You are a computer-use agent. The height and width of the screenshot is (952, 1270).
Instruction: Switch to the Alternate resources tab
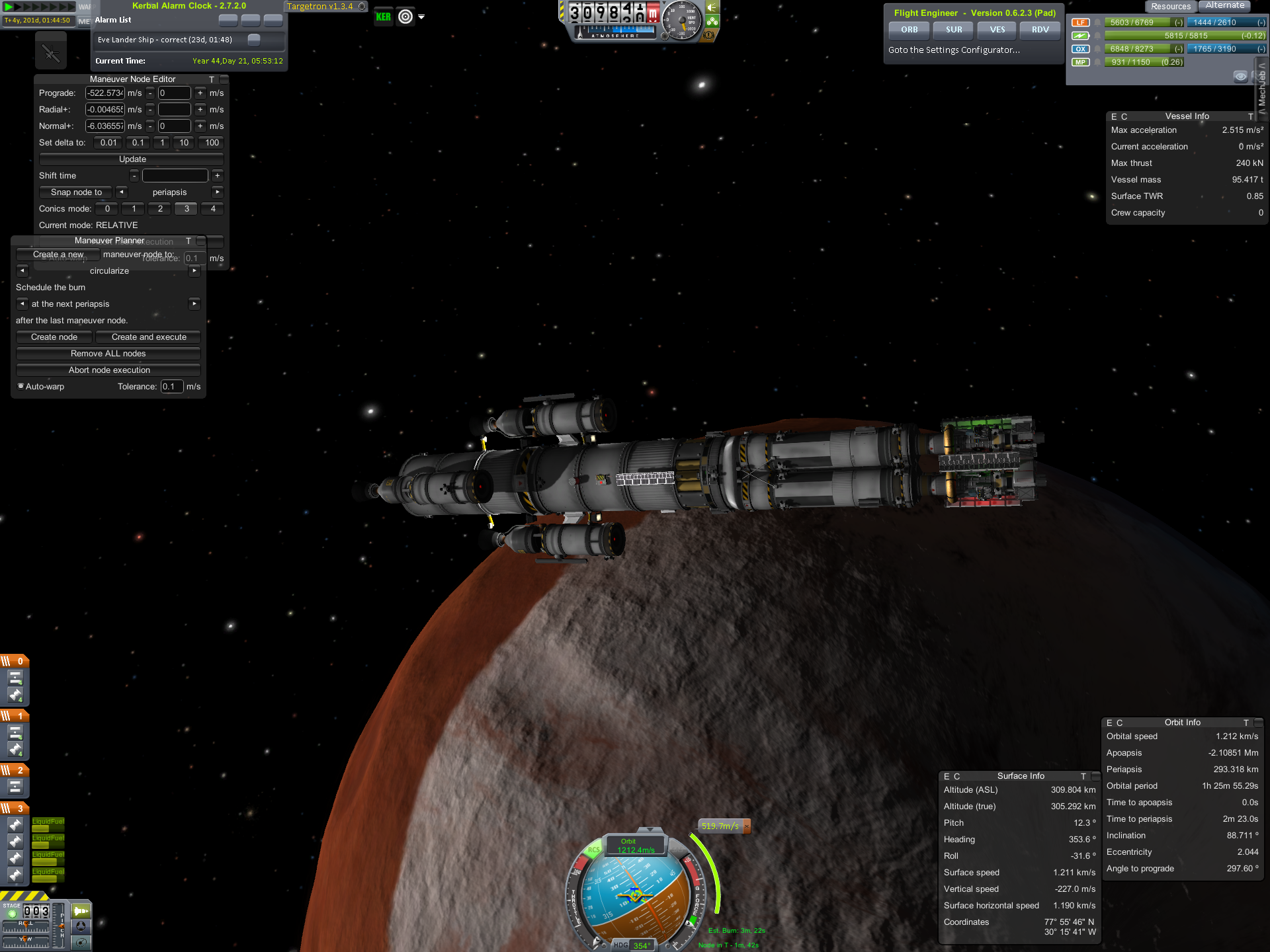click(x=1224, y=6)
